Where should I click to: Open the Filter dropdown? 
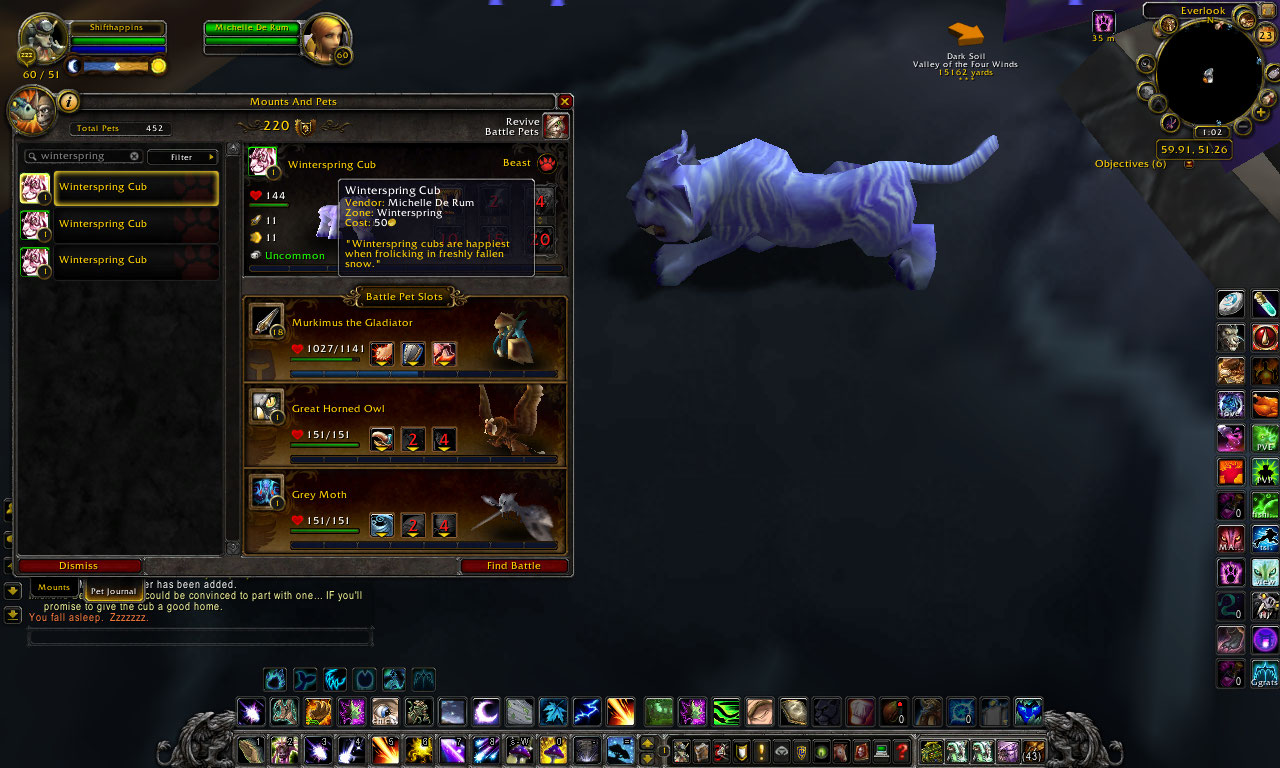tap(182, 156)
